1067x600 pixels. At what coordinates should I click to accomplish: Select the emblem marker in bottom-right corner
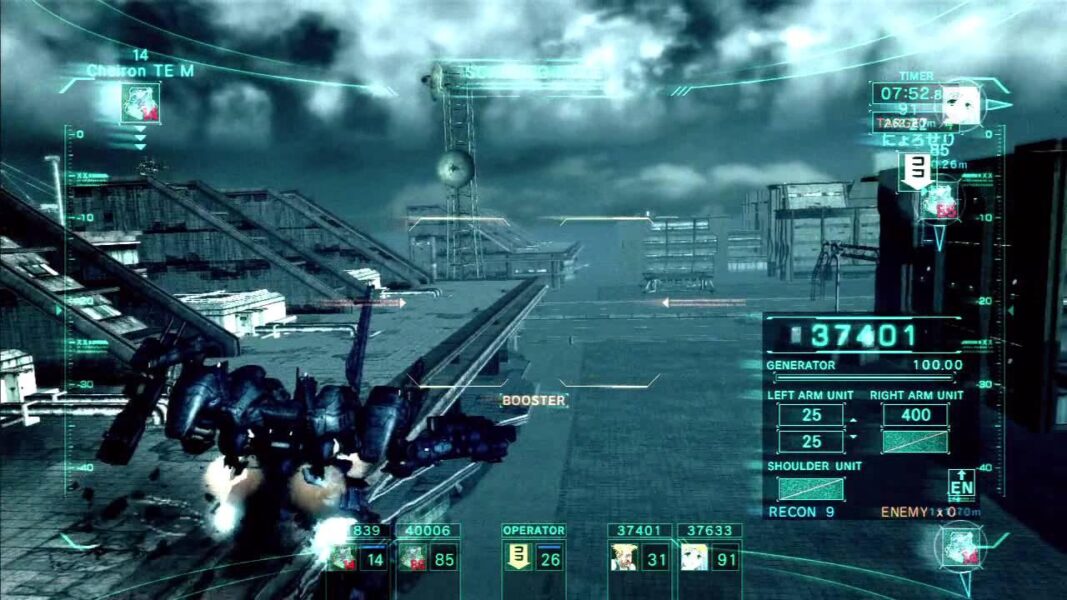pyautogui.click(x=957, y=549)
